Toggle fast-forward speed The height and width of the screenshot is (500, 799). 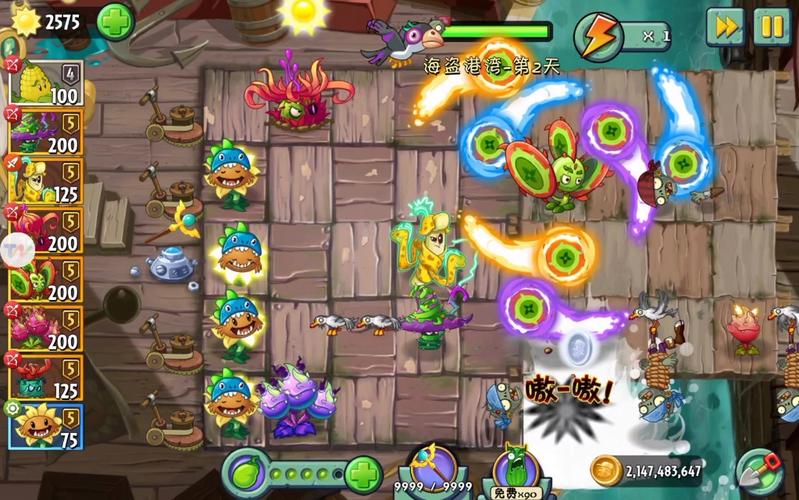point(725,27)
